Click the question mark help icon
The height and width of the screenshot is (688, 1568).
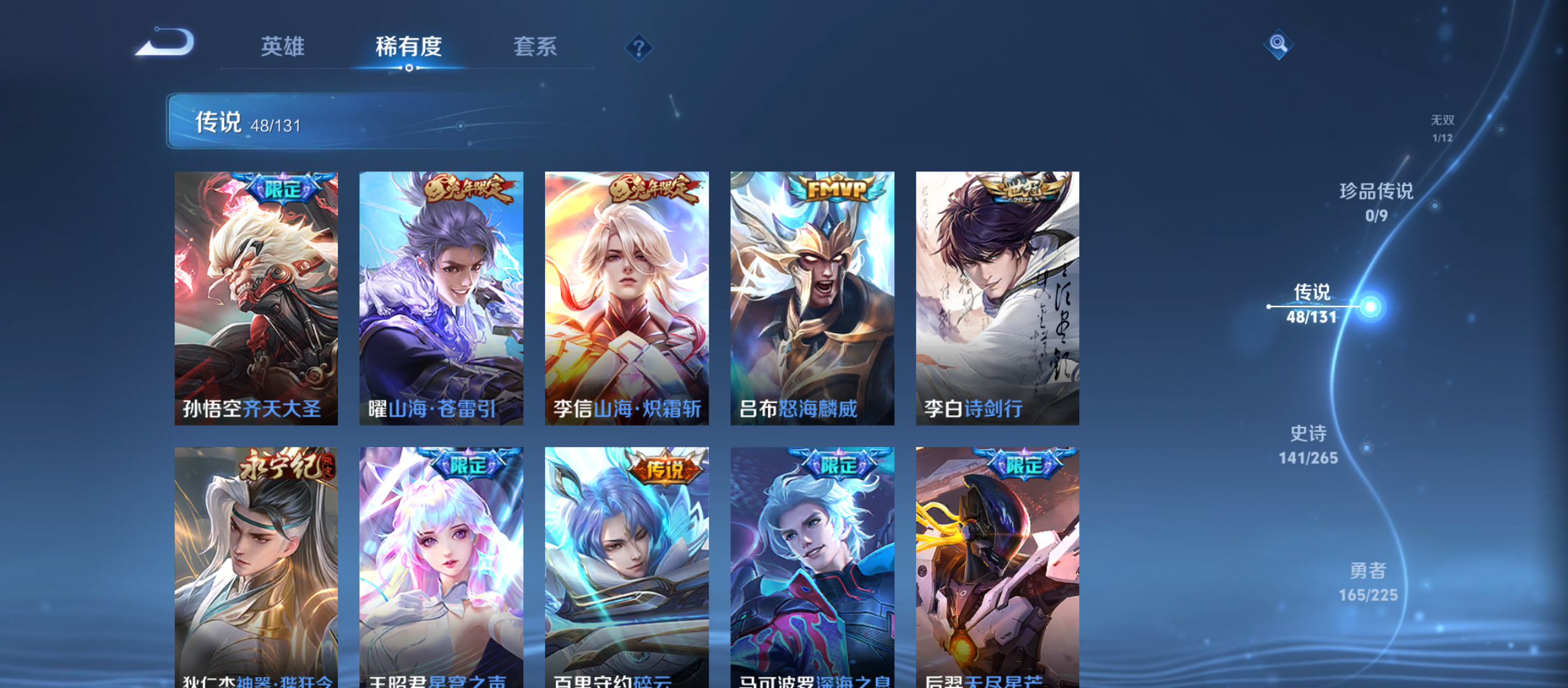click(639, 48)
